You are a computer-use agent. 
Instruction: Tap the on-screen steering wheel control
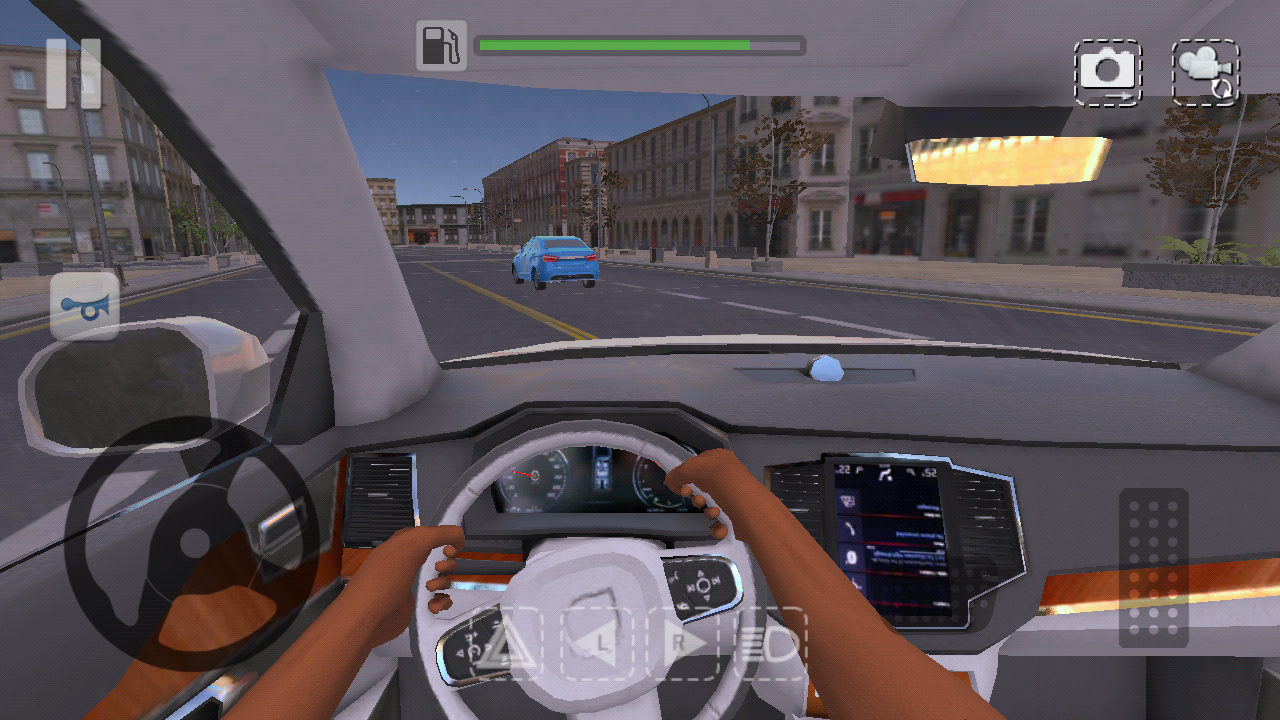(x=192, y=543)
